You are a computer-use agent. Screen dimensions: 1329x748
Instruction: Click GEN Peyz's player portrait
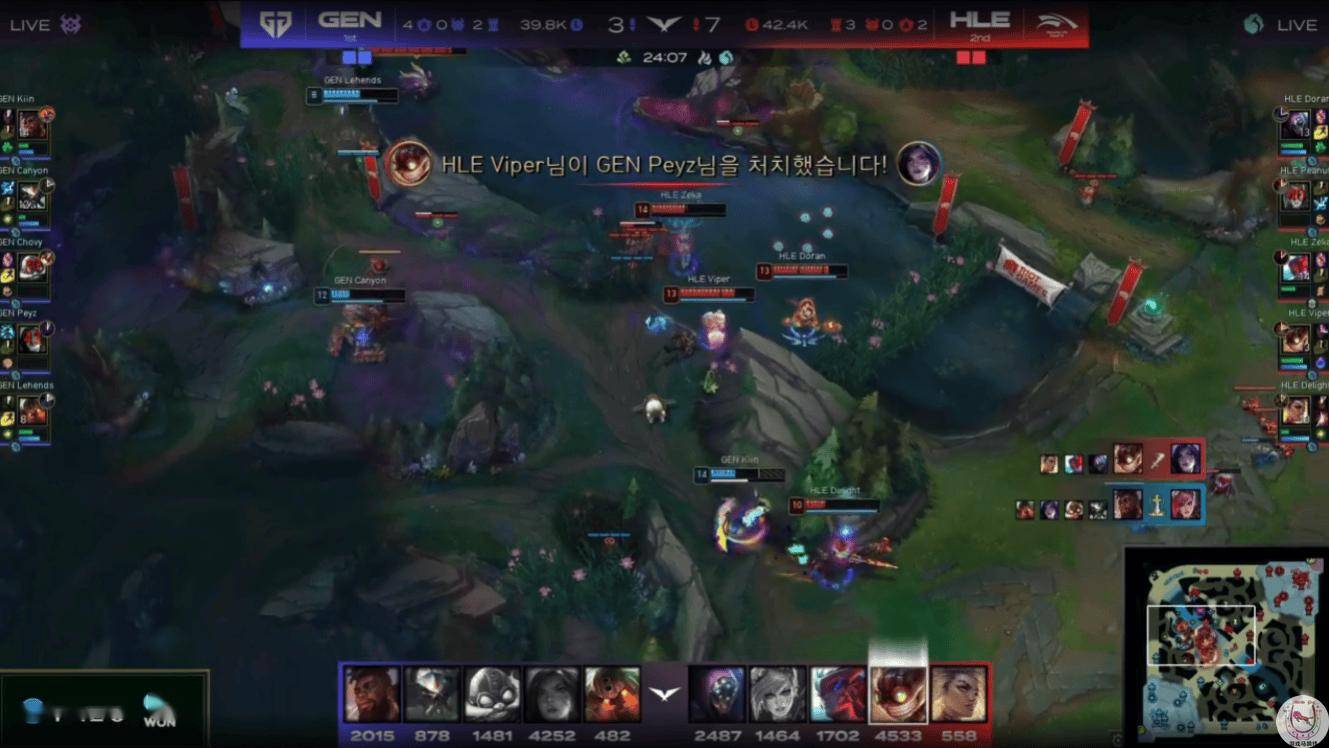(x=32, y=339)
